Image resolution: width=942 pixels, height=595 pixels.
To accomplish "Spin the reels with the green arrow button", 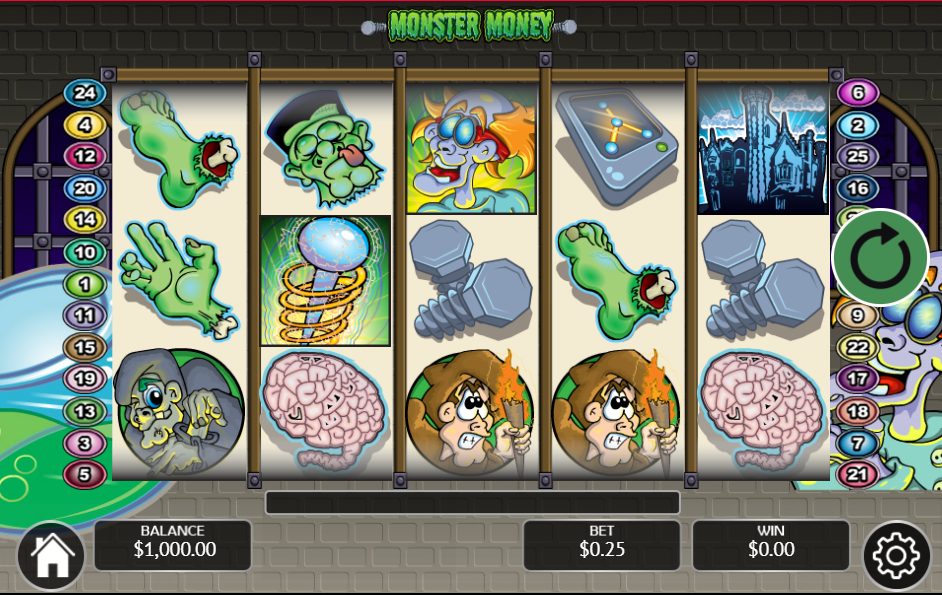I will pos(880,258).
